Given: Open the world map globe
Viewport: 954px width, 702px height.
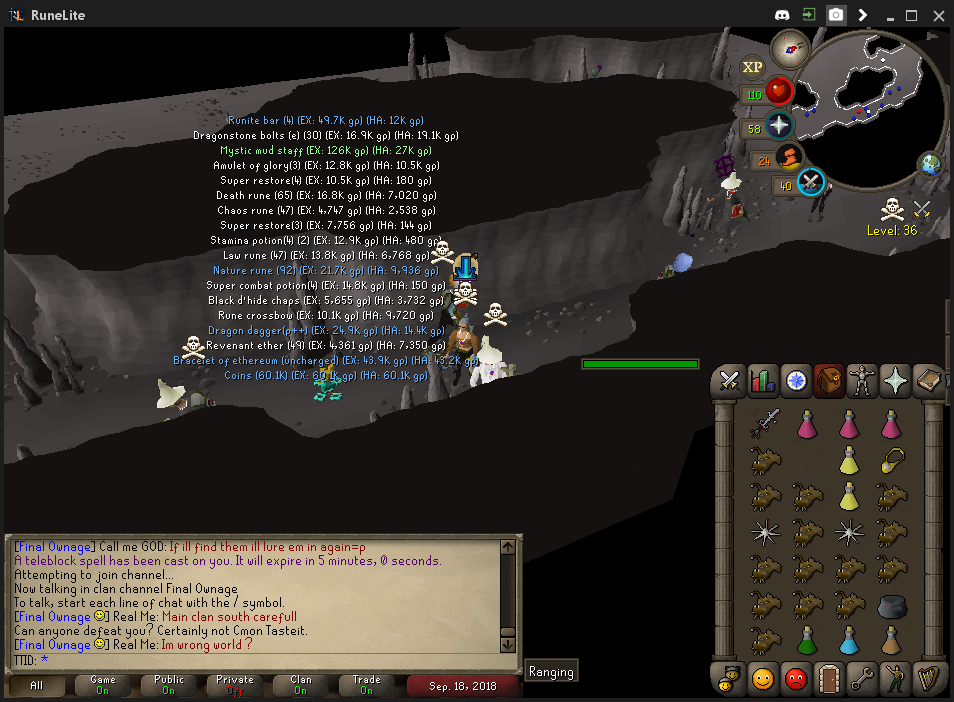Looking at the screenshot, I should pos(931,165).
